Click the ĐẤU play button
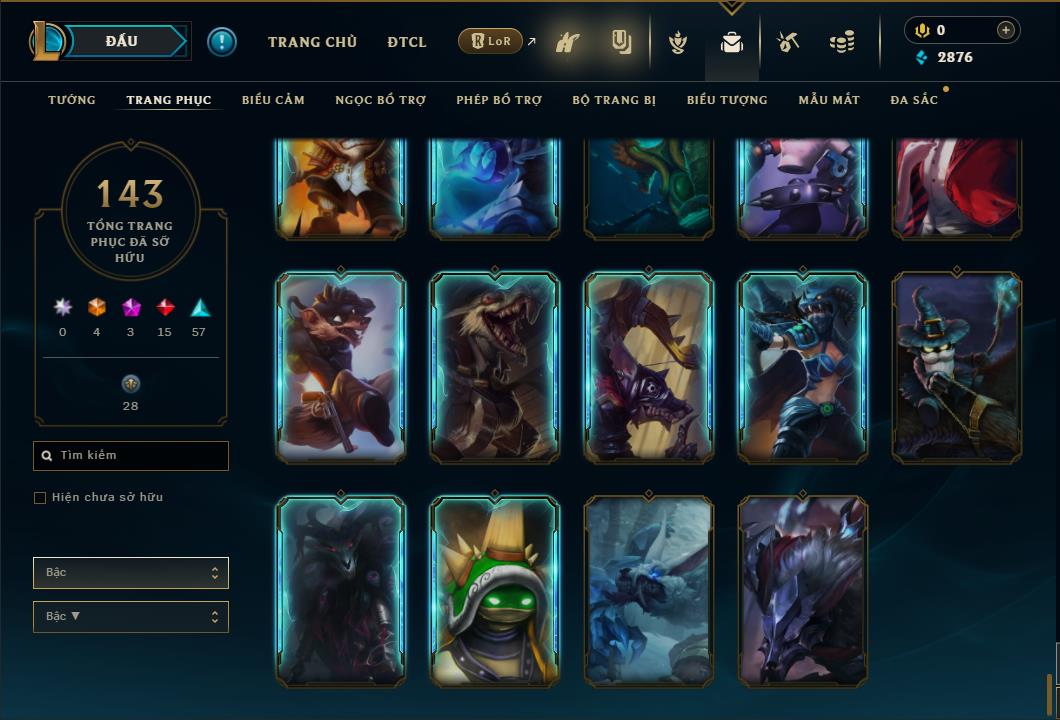The image size is (1060, 720). pyautogui.click(x=121, y=41)
